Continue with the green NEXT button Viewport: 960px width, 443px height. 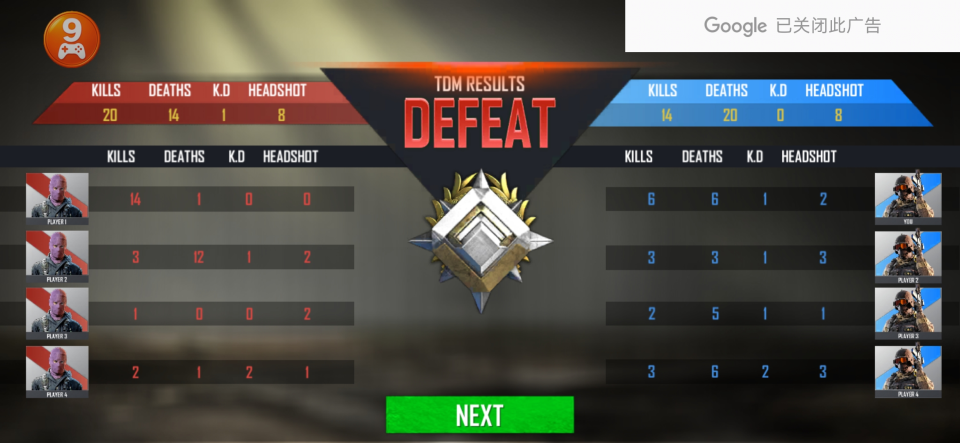coord(479,415)
